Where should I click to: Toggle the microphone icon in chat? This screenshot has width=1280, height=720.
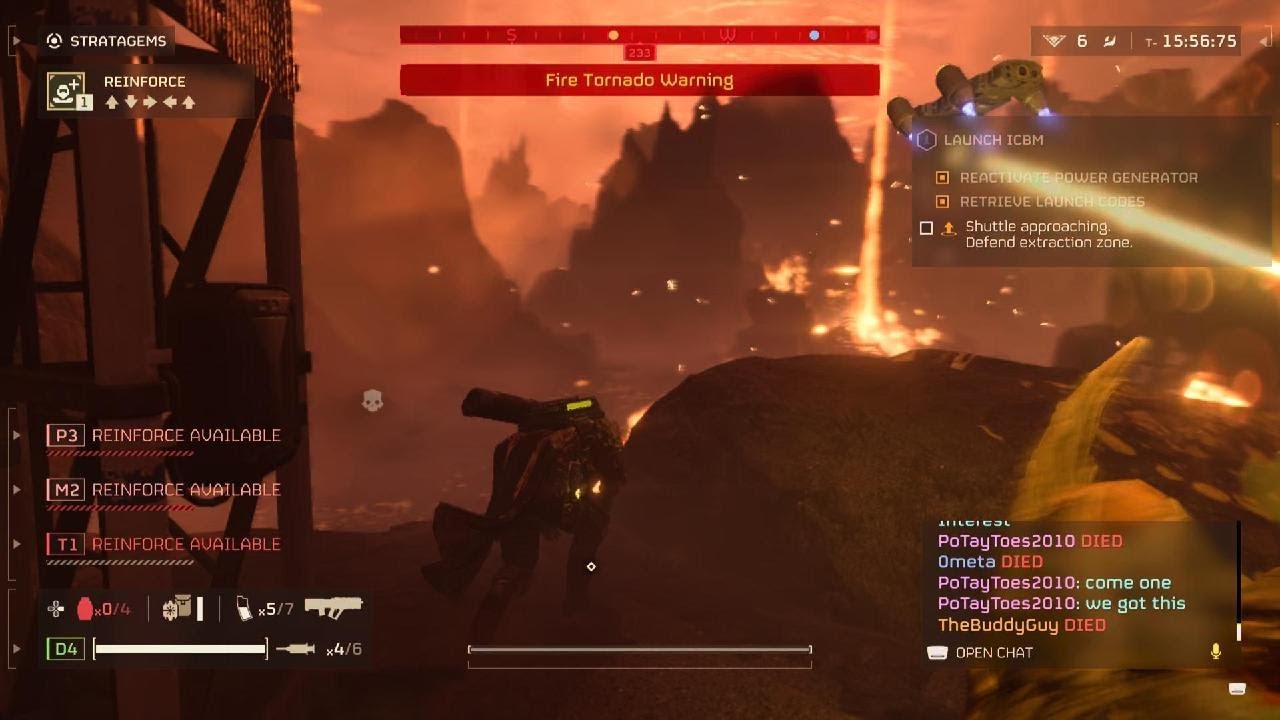point(1216,652)
